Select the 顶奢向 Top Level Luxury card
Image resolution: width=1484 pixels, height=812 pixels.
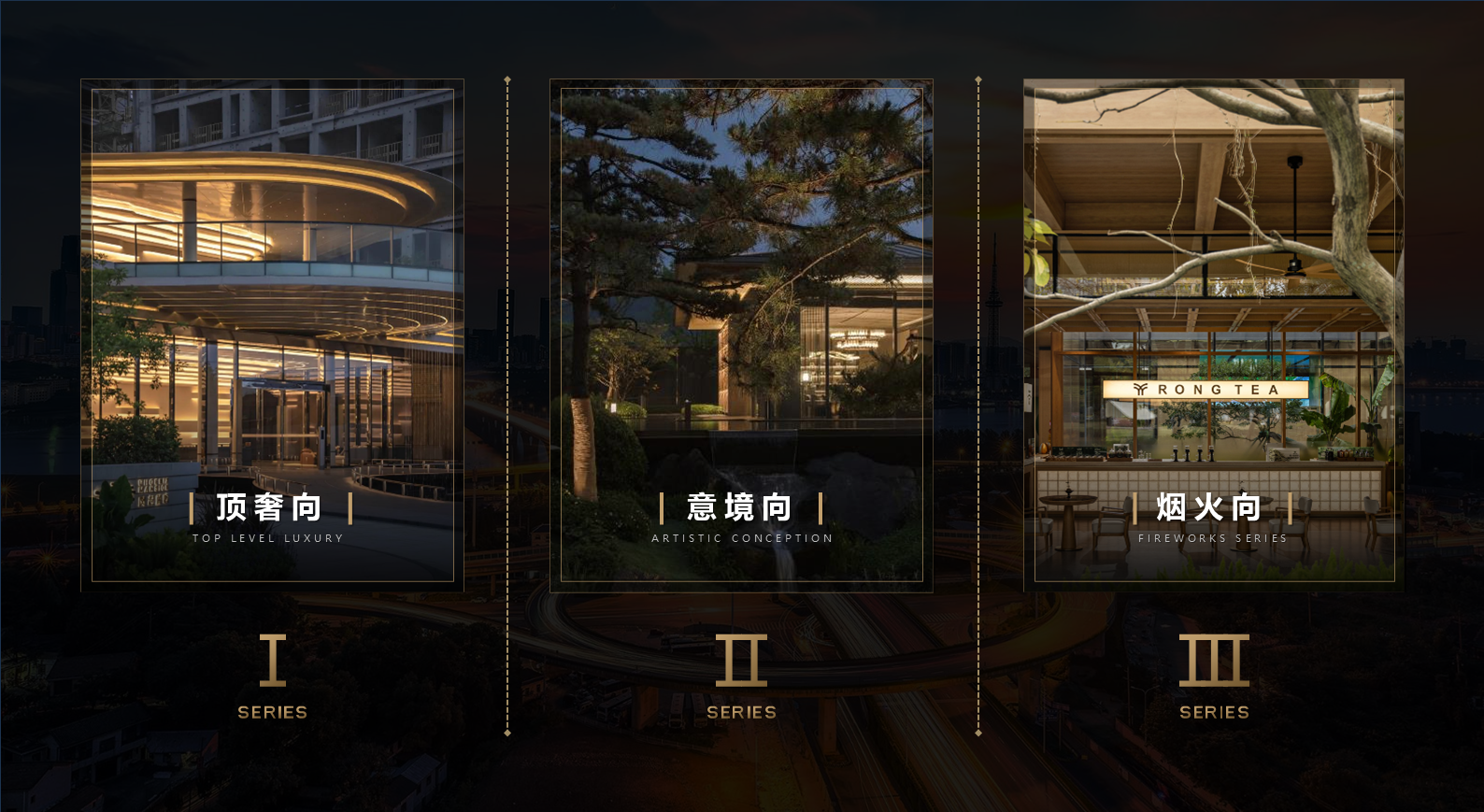(272, 335)
